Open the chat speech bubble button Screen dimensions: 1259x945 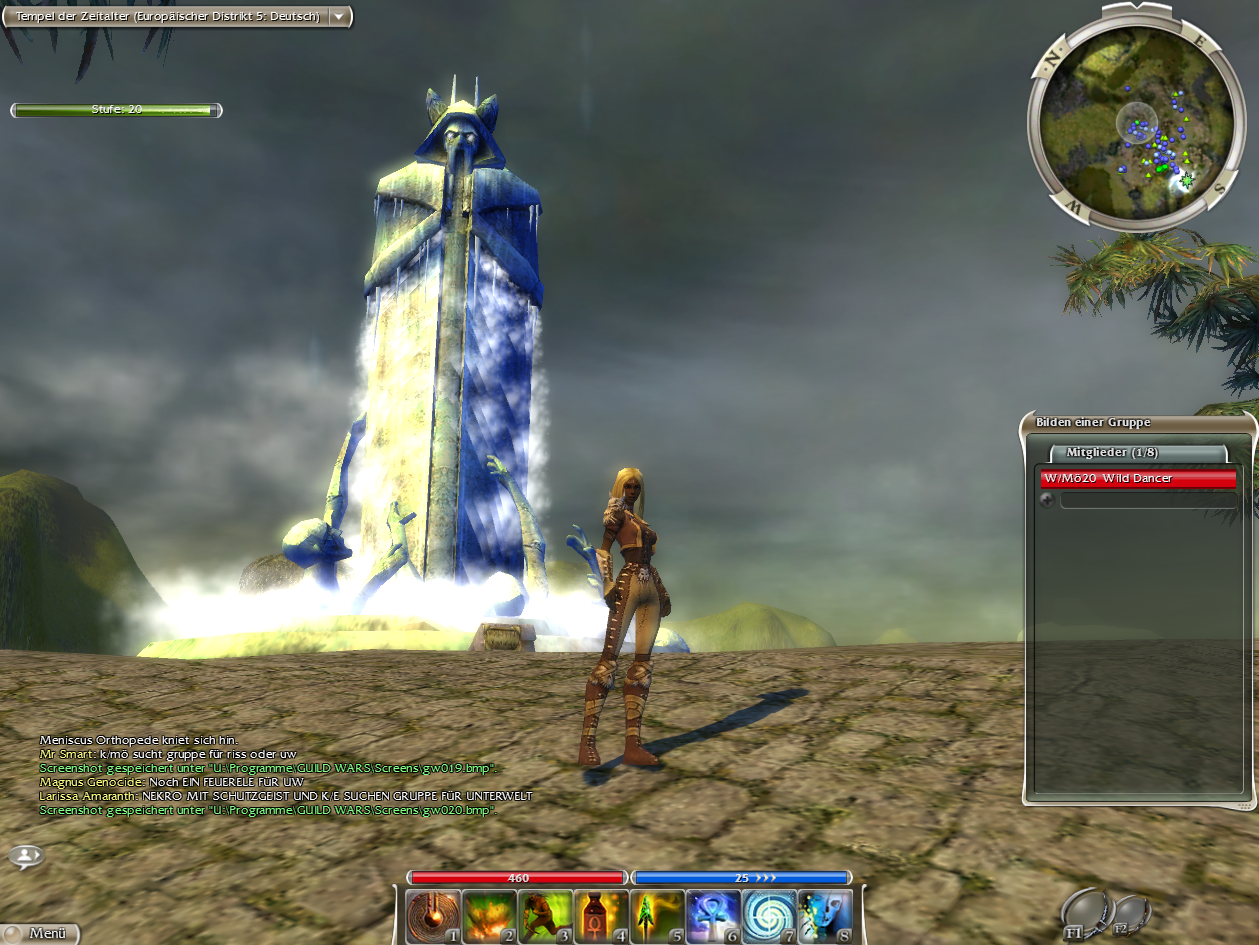(27, 857)
